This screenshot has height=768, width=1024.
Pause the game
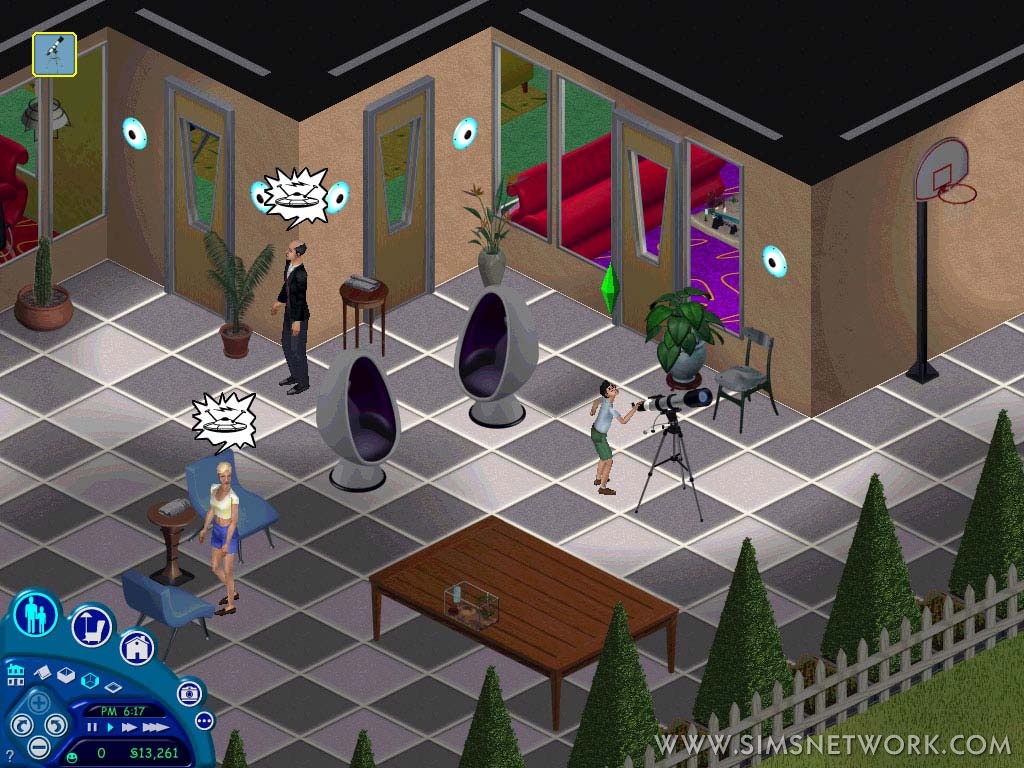click(x=93, y=727)
